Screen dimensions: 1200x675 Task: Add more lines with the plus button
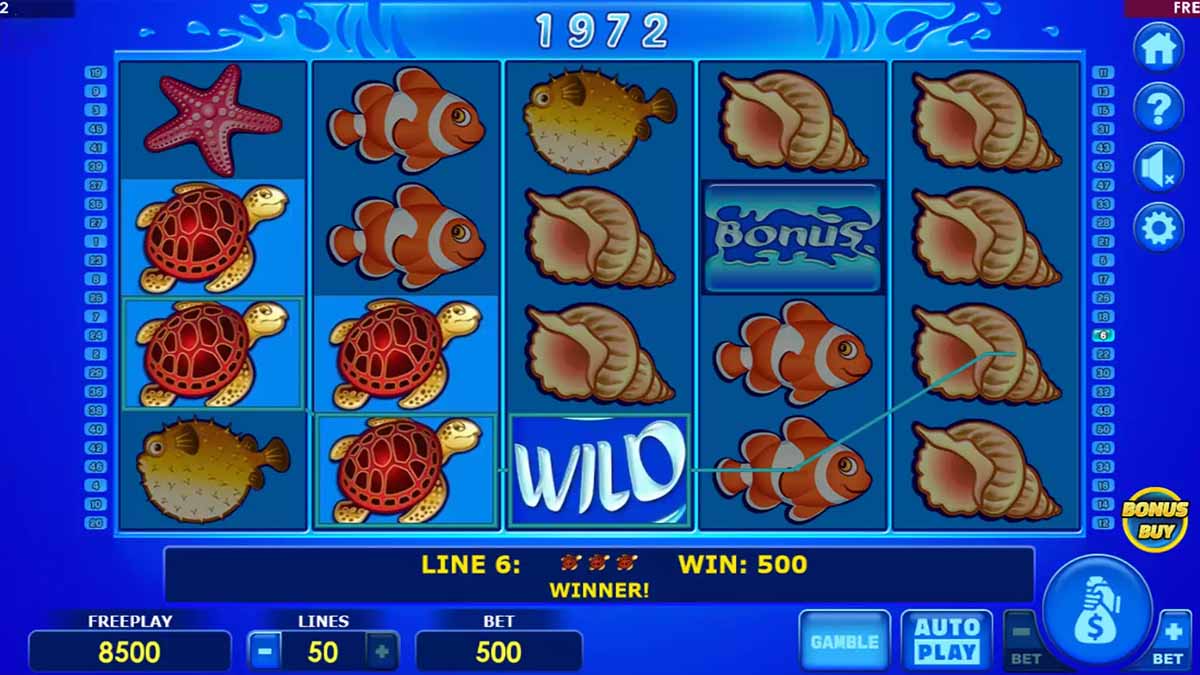(x=381, y=652)
